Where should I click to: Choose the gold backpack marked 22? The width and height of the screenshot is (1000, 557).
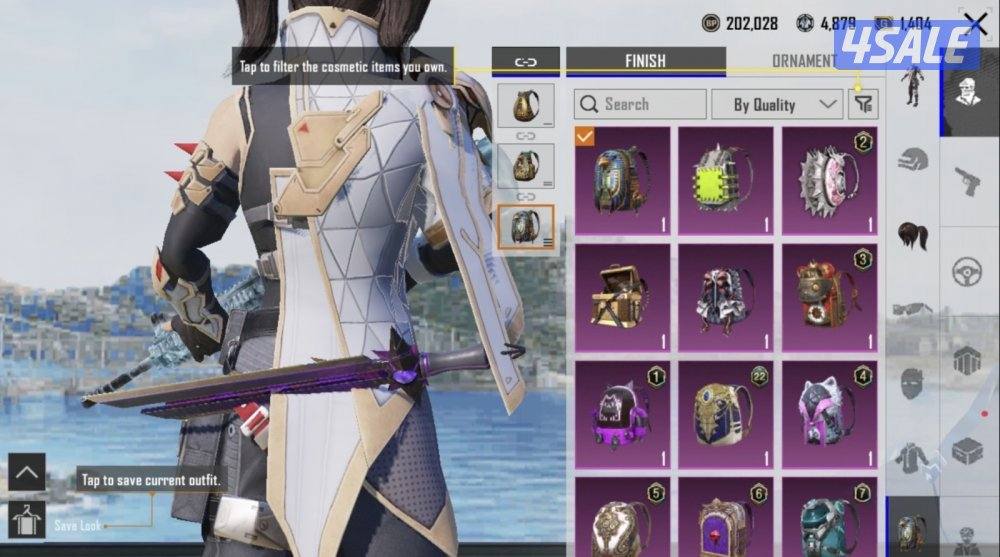[726, 414]
